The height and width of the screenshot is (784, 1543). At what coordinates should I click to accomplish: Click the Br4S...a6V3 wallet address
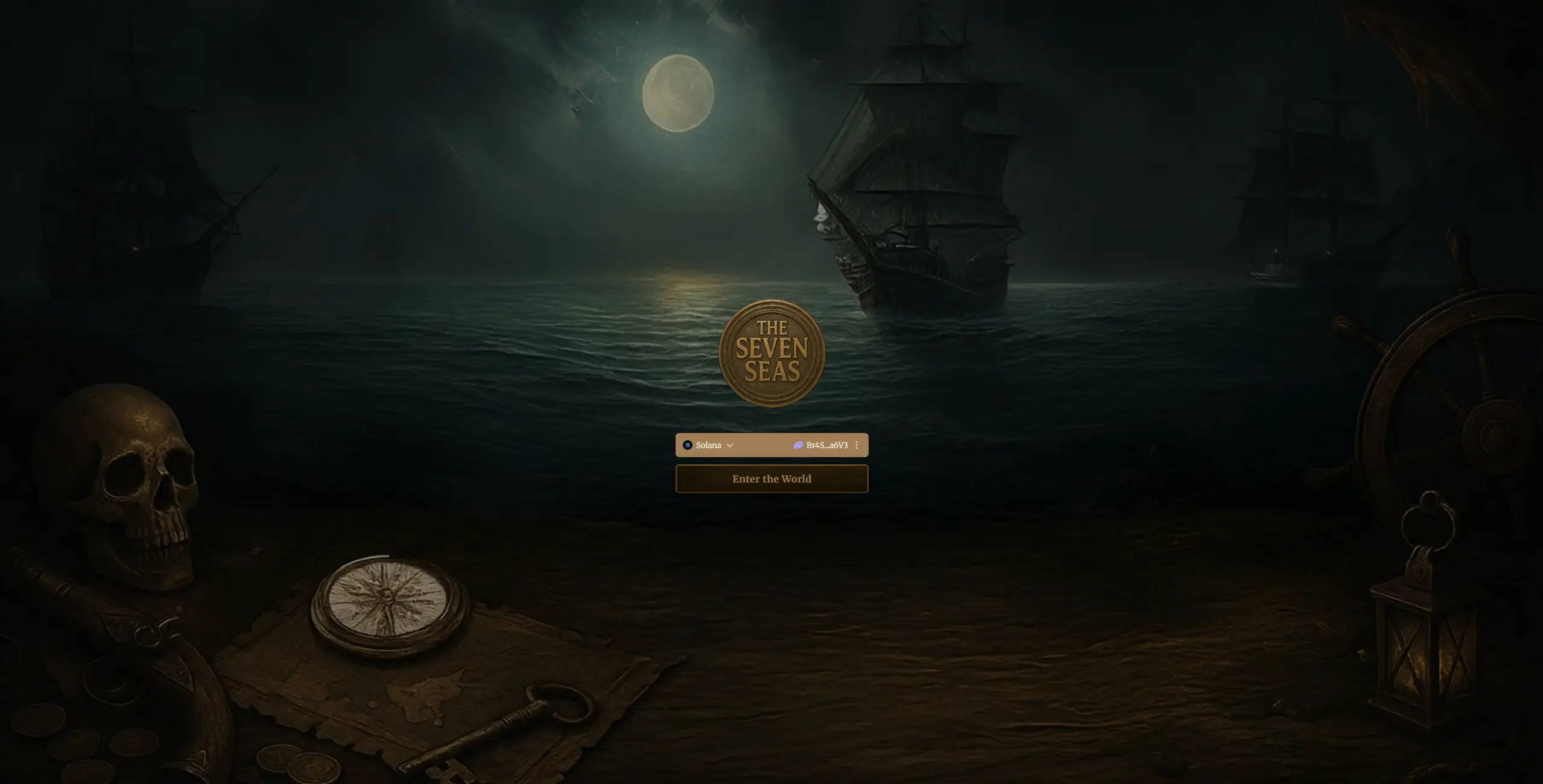pyautogui.click(x=828, y=445)
